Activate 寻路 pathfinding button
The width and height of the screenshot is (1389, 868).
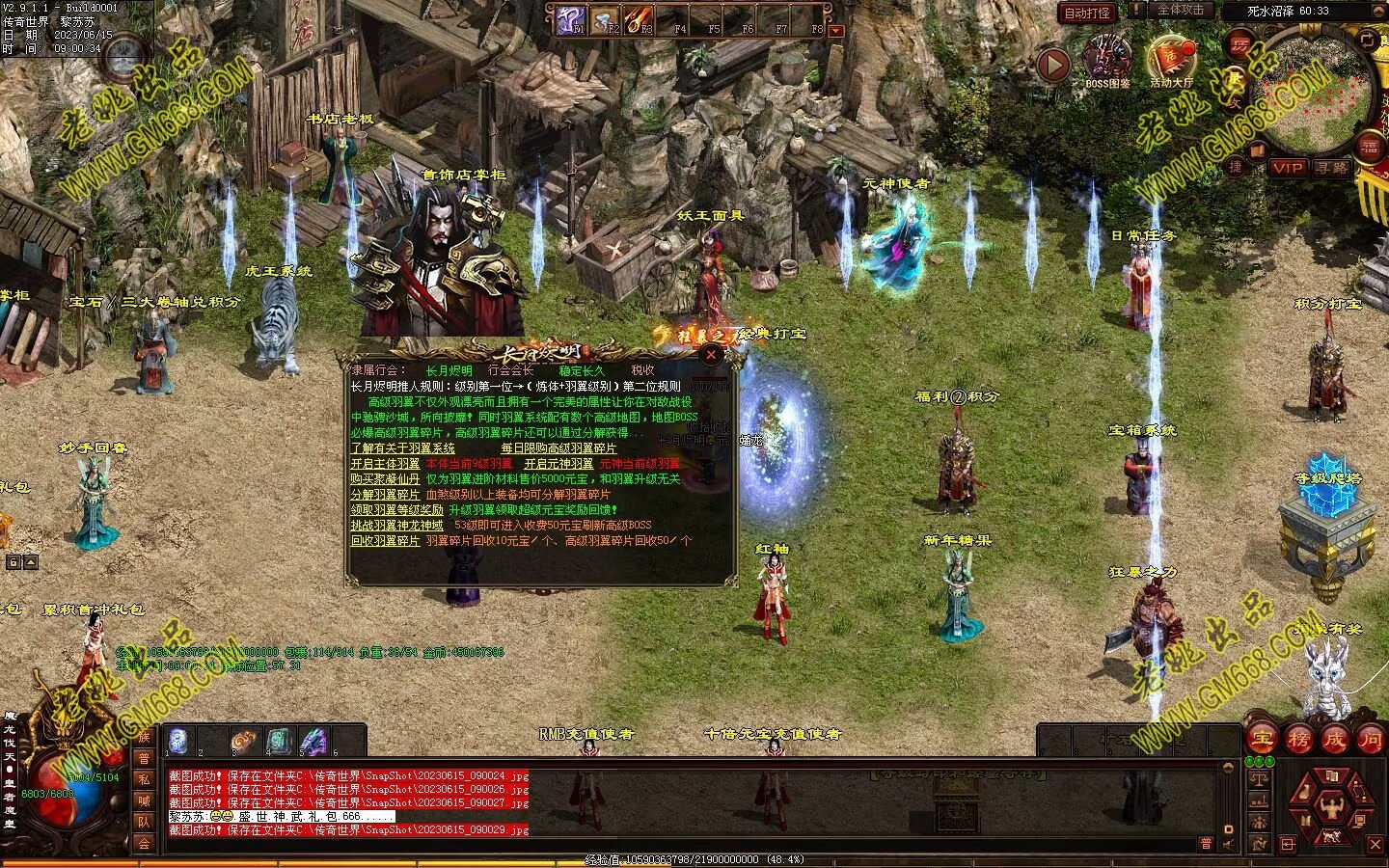point(1332,168)
